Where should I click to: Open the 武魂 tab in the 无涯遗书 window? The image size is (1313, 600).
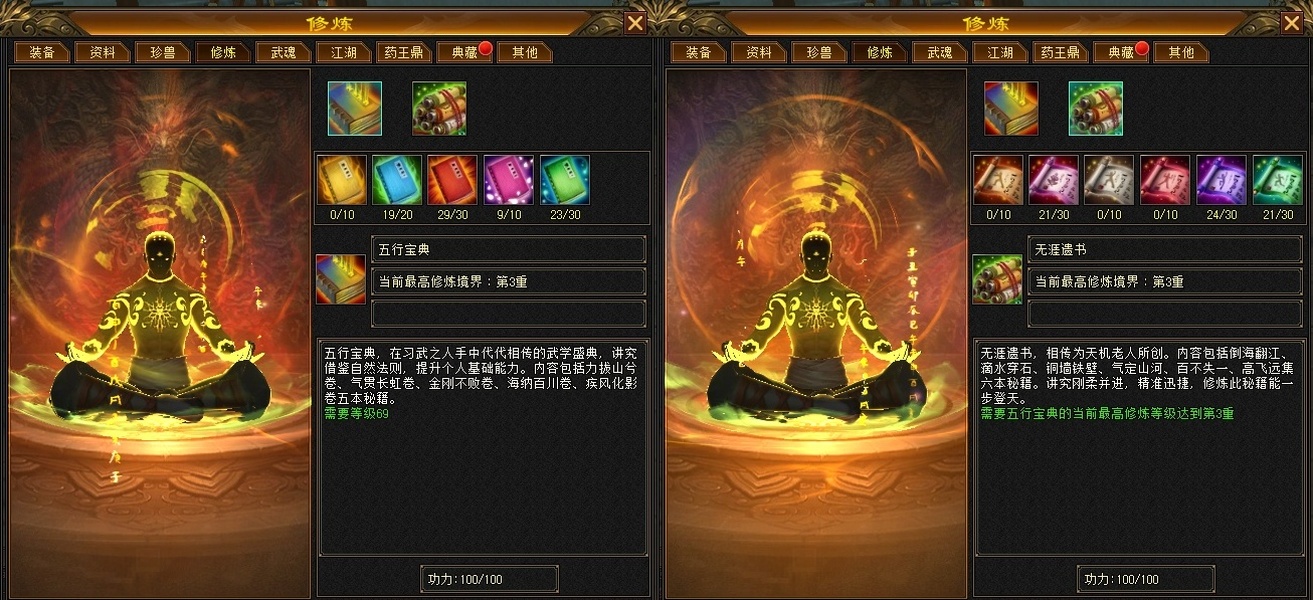click(x=939, y=52)
